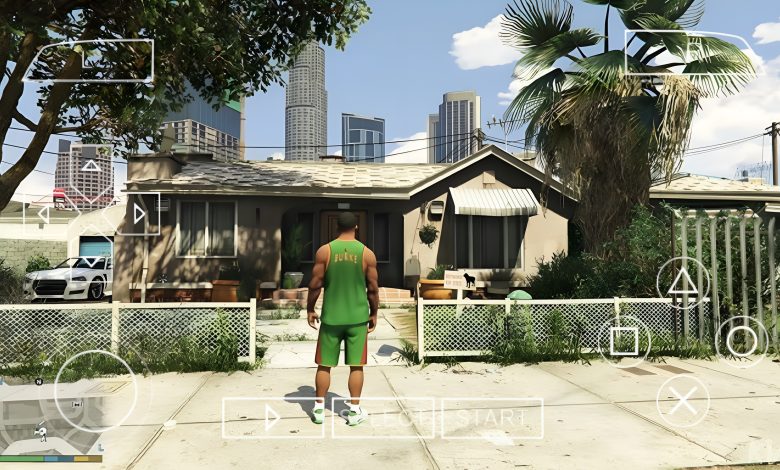Tap the D-pad right arrow
The height and width of the screenshot is (470, 780).
point(138,214)
